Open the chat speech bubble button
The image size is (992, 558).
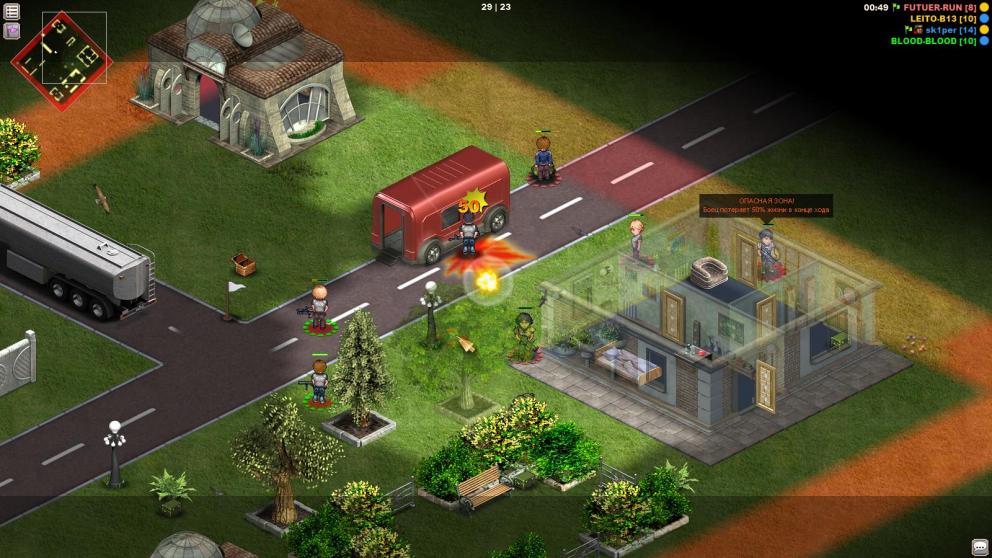979,546
